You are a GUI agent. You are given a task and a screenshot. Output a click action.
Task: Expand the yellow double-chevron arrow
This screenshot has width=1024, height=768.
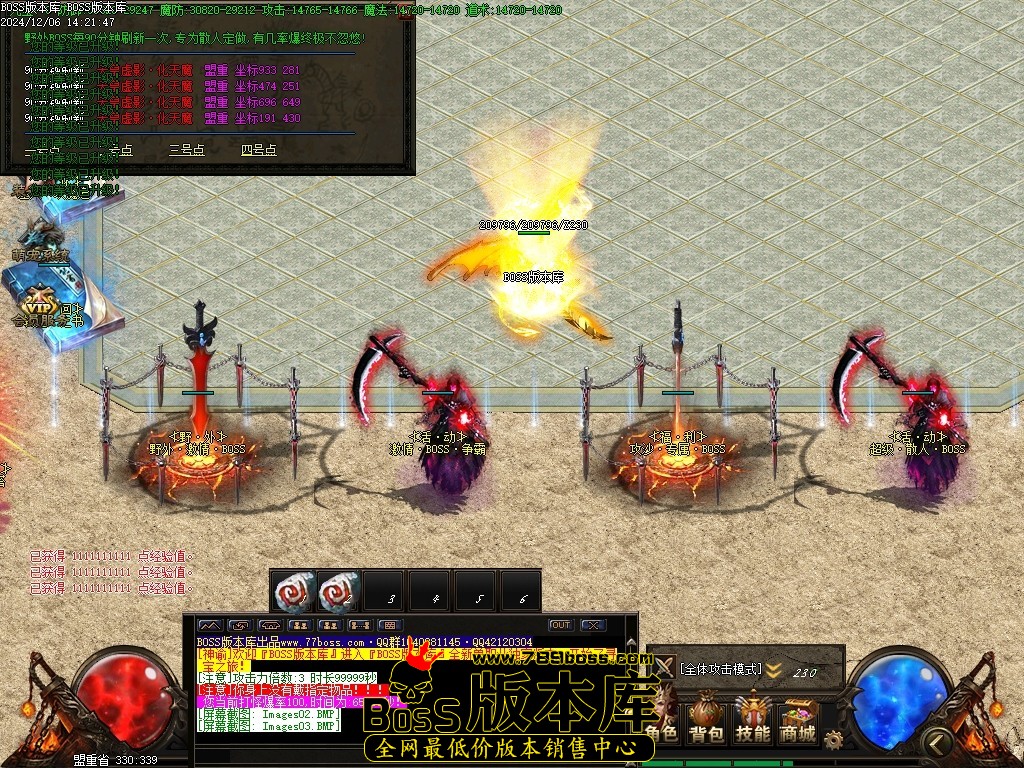(773, 671)
